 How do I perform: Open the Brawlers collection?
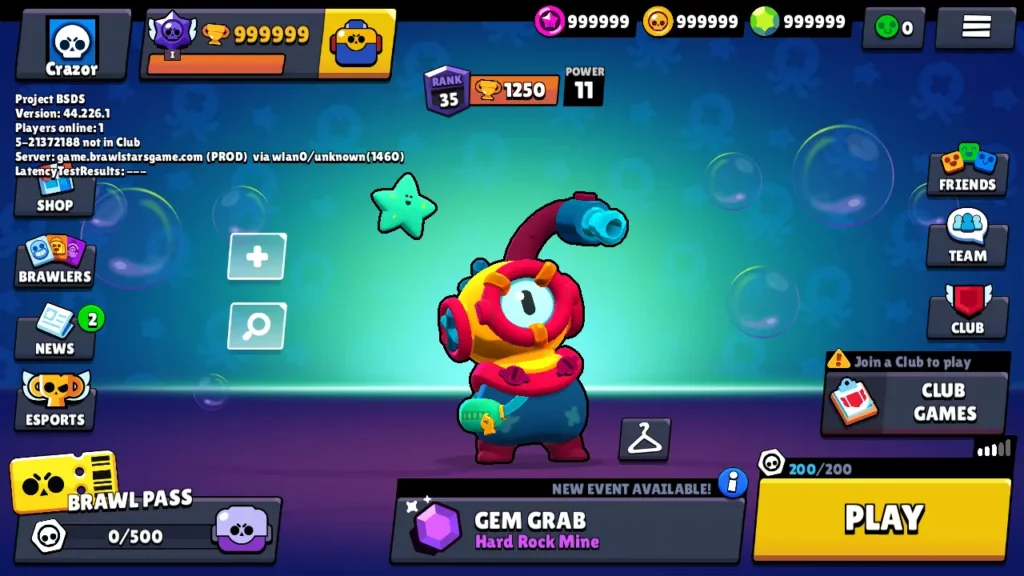(55, 262)
